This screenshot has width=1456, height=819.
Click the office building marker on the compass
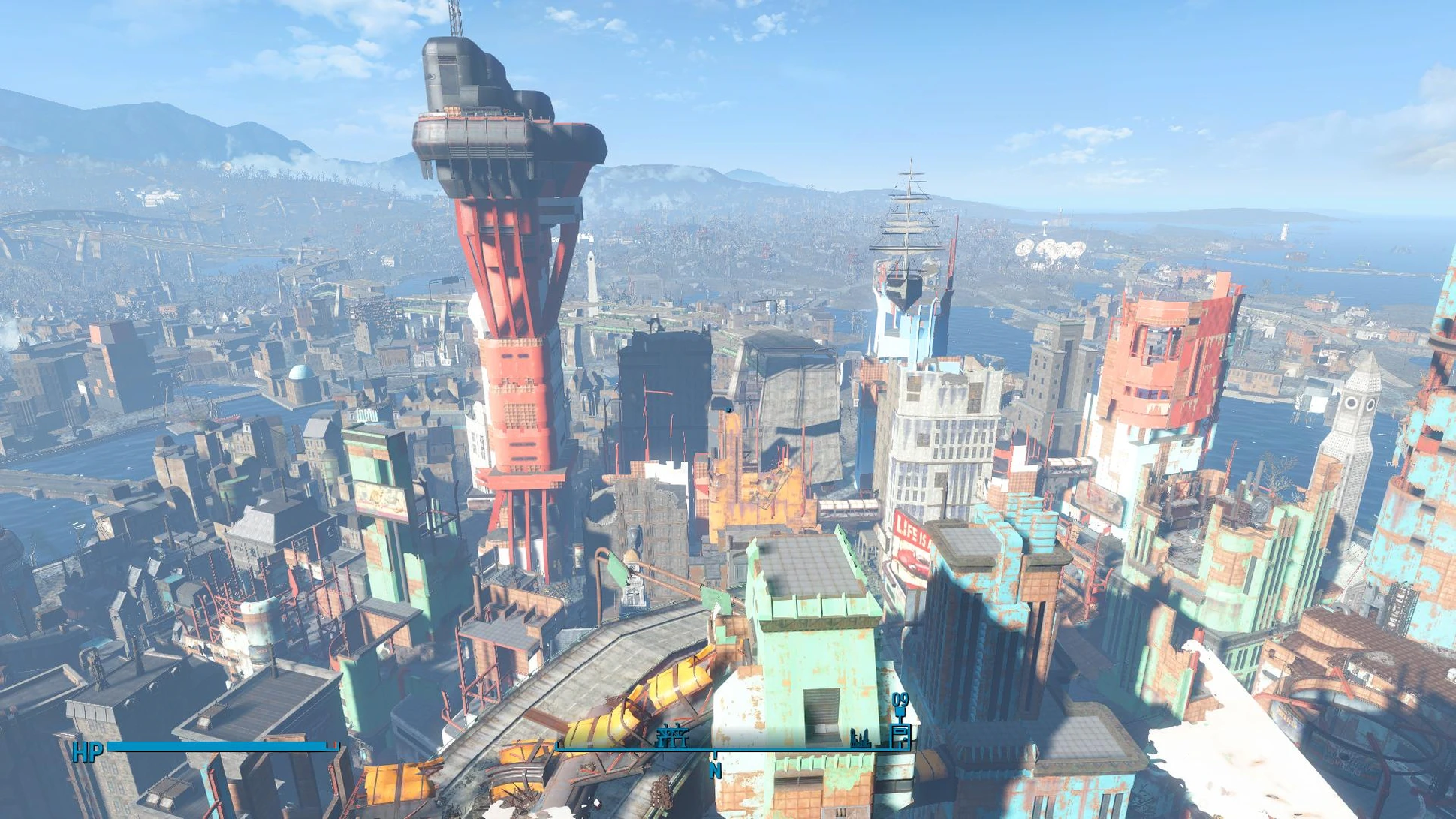pos(900,736)
